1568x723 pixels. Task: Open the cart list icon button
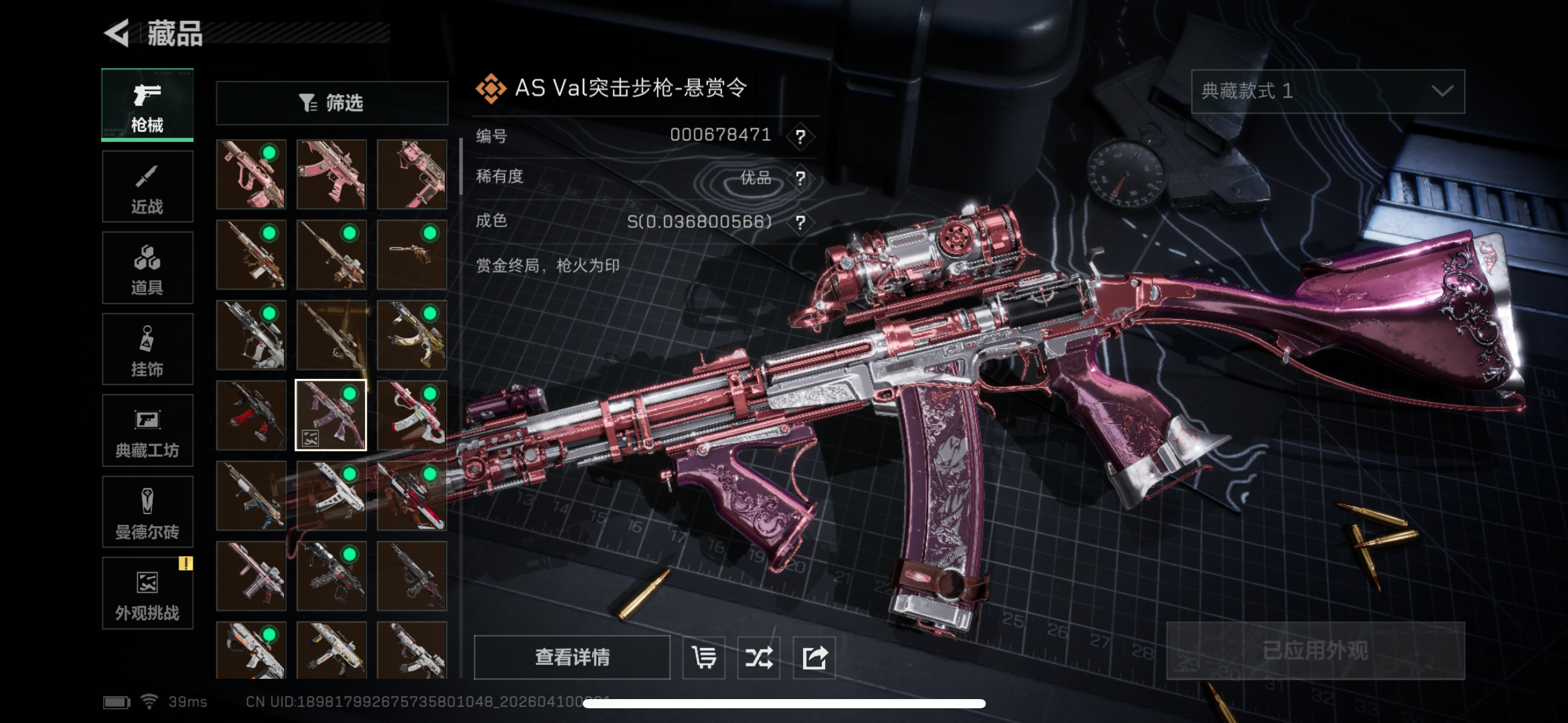pos(704,657)
